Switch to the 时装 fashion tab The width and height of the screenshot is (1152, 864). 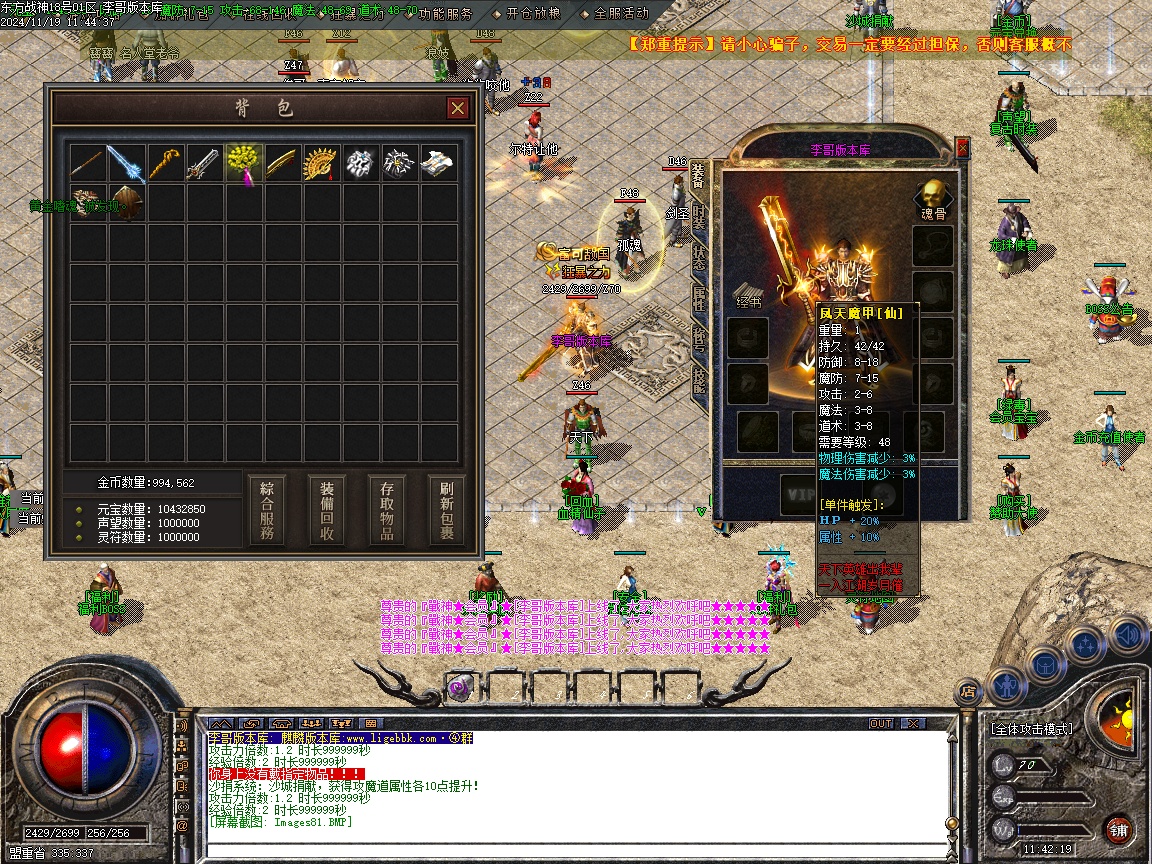[699, 217]
